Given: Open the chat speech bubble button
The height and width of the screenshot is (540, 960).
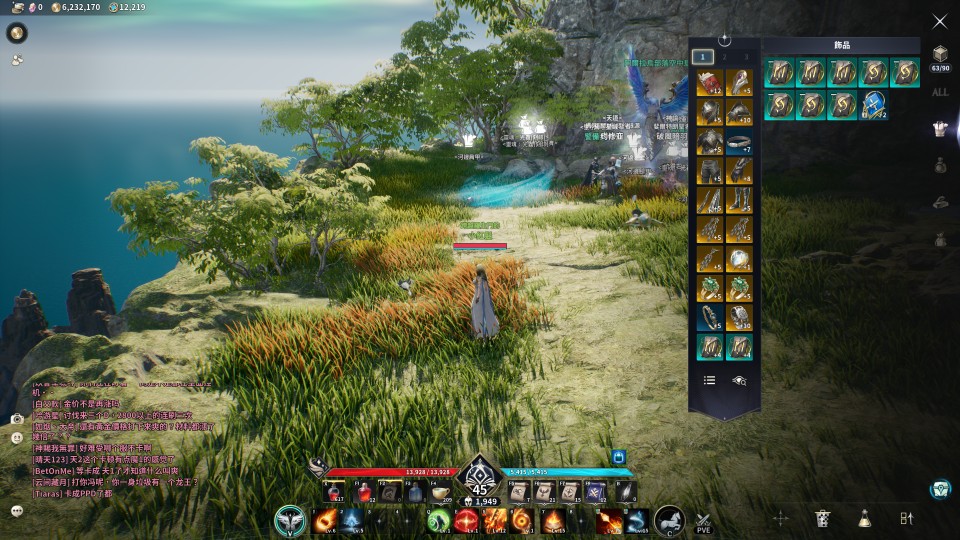Looking at the screenshot, I should click(17, 510).
